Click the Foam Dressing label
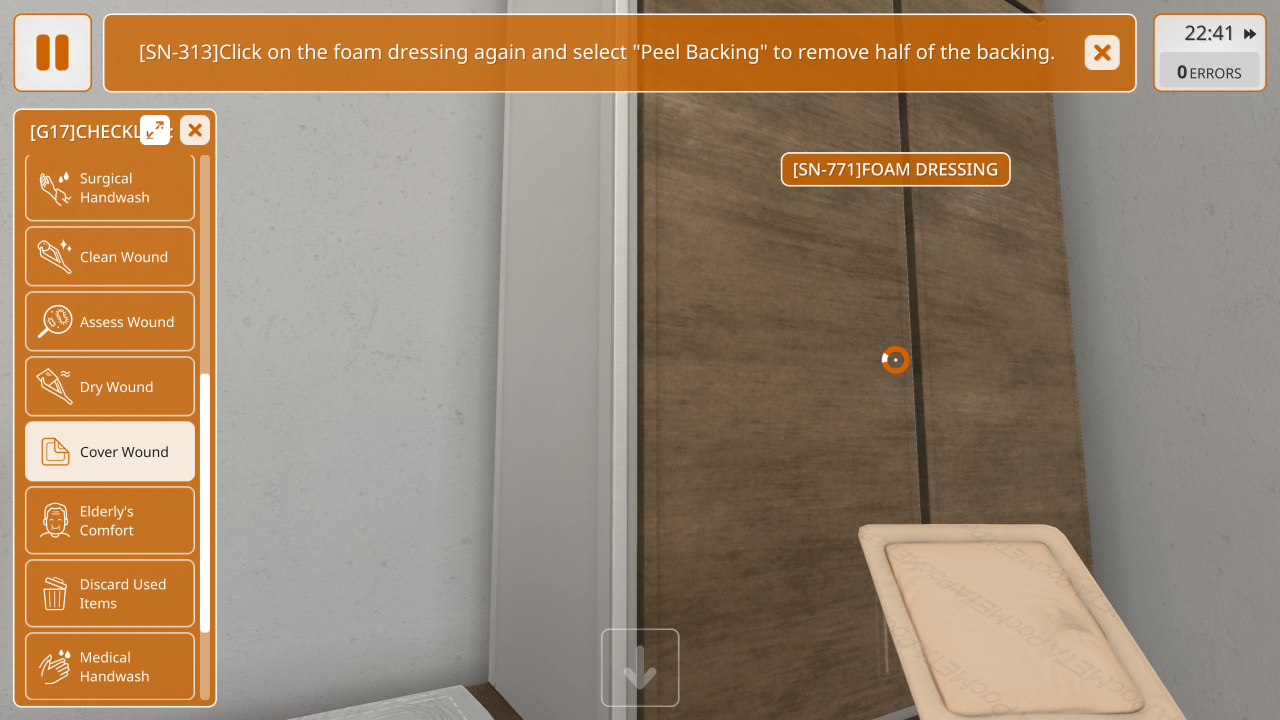Image resolution: width=1280 pixels, height=720 pixels. [x=895, y=170]
